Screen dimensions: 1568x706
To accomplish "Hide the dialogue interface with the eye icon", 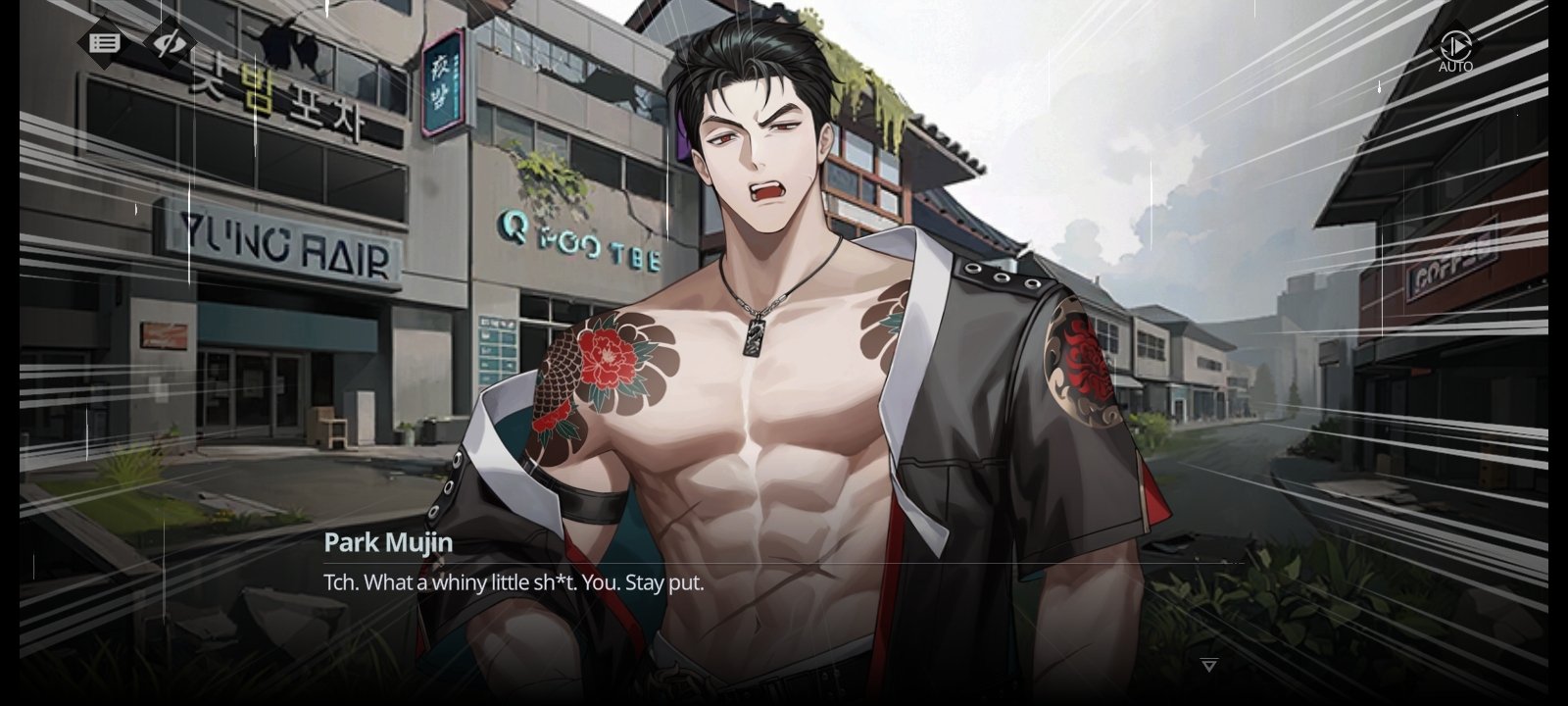I will (x=170, y=43).
